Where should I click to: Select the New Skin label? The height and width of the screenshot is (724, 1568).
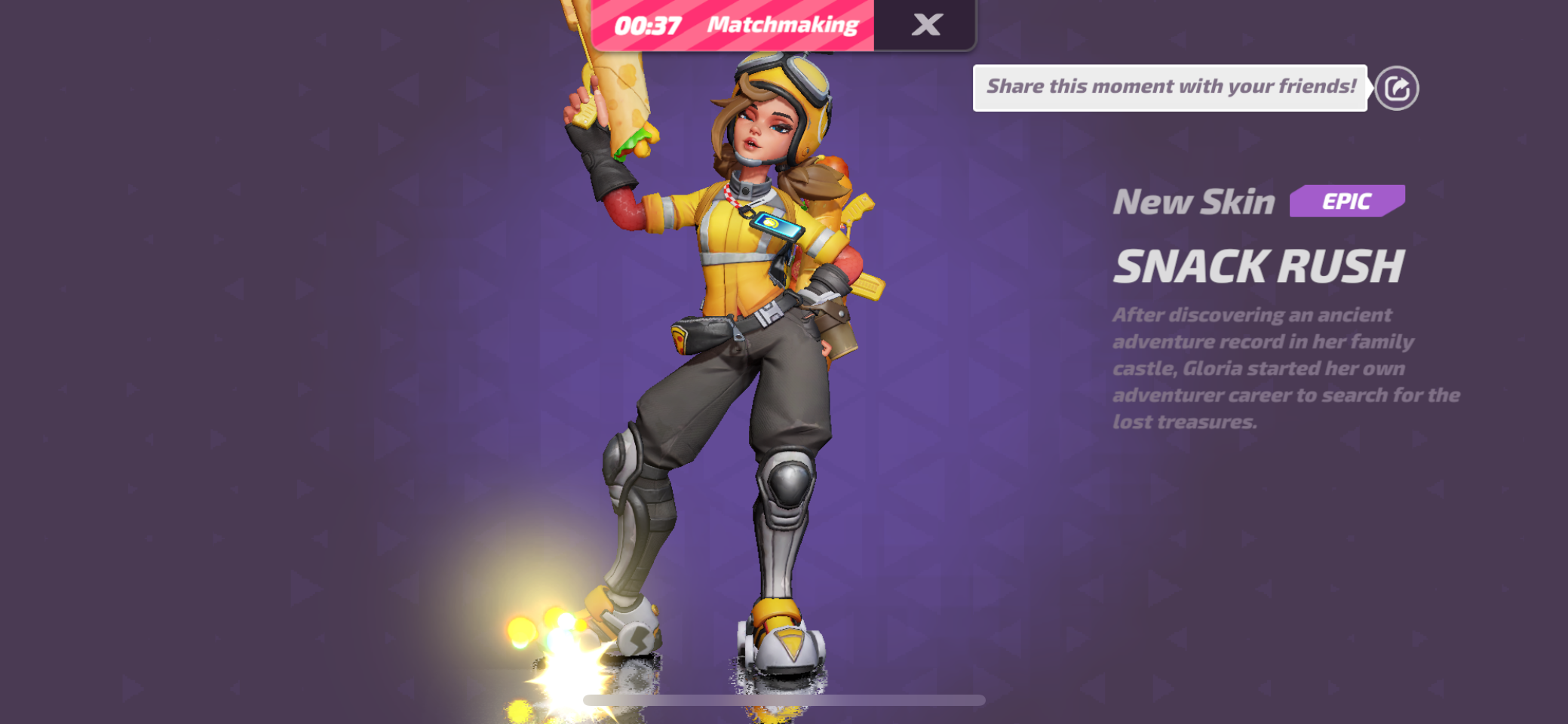[1194, 201]
